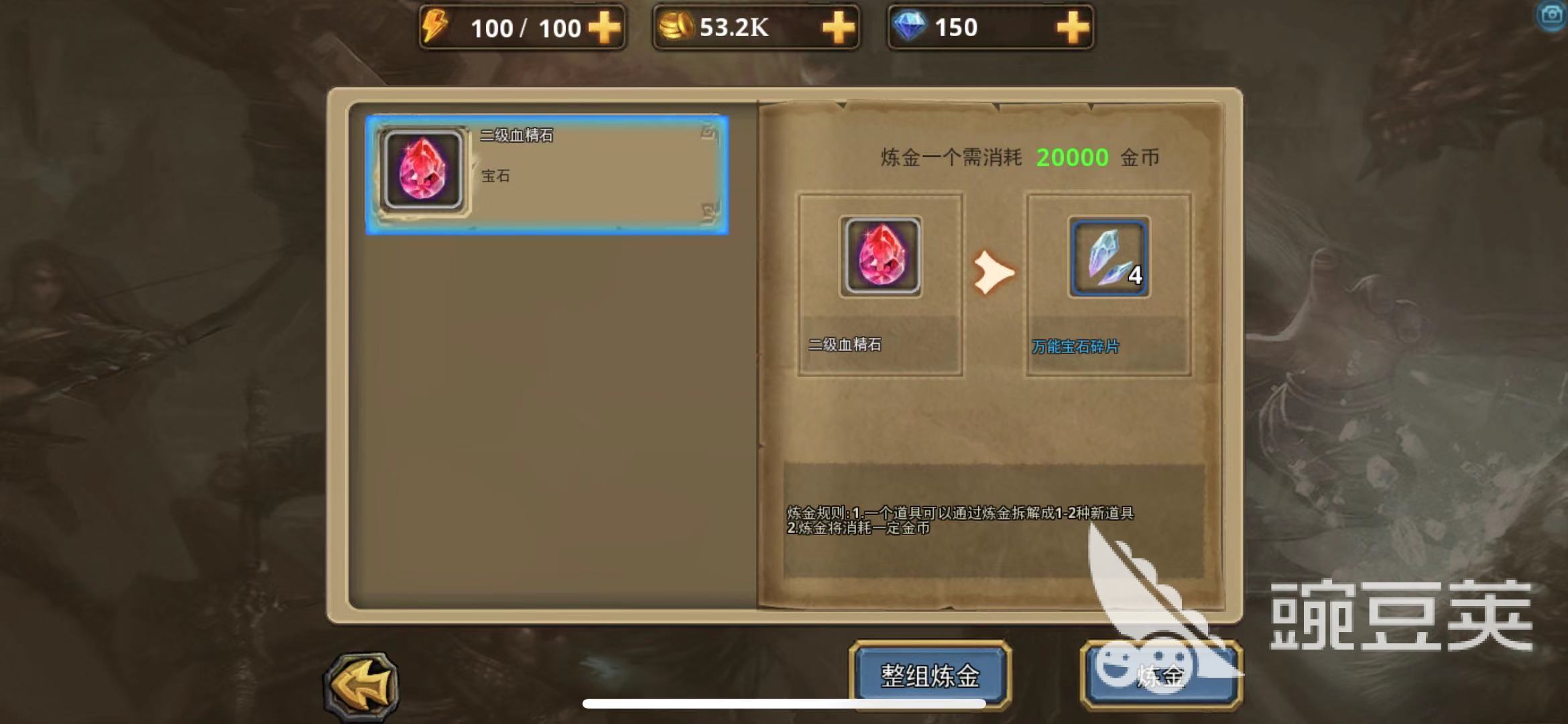This screenshot has height=724, width=1568.
Task: Open the screenshot camera icon top right
Action: 1551,14
